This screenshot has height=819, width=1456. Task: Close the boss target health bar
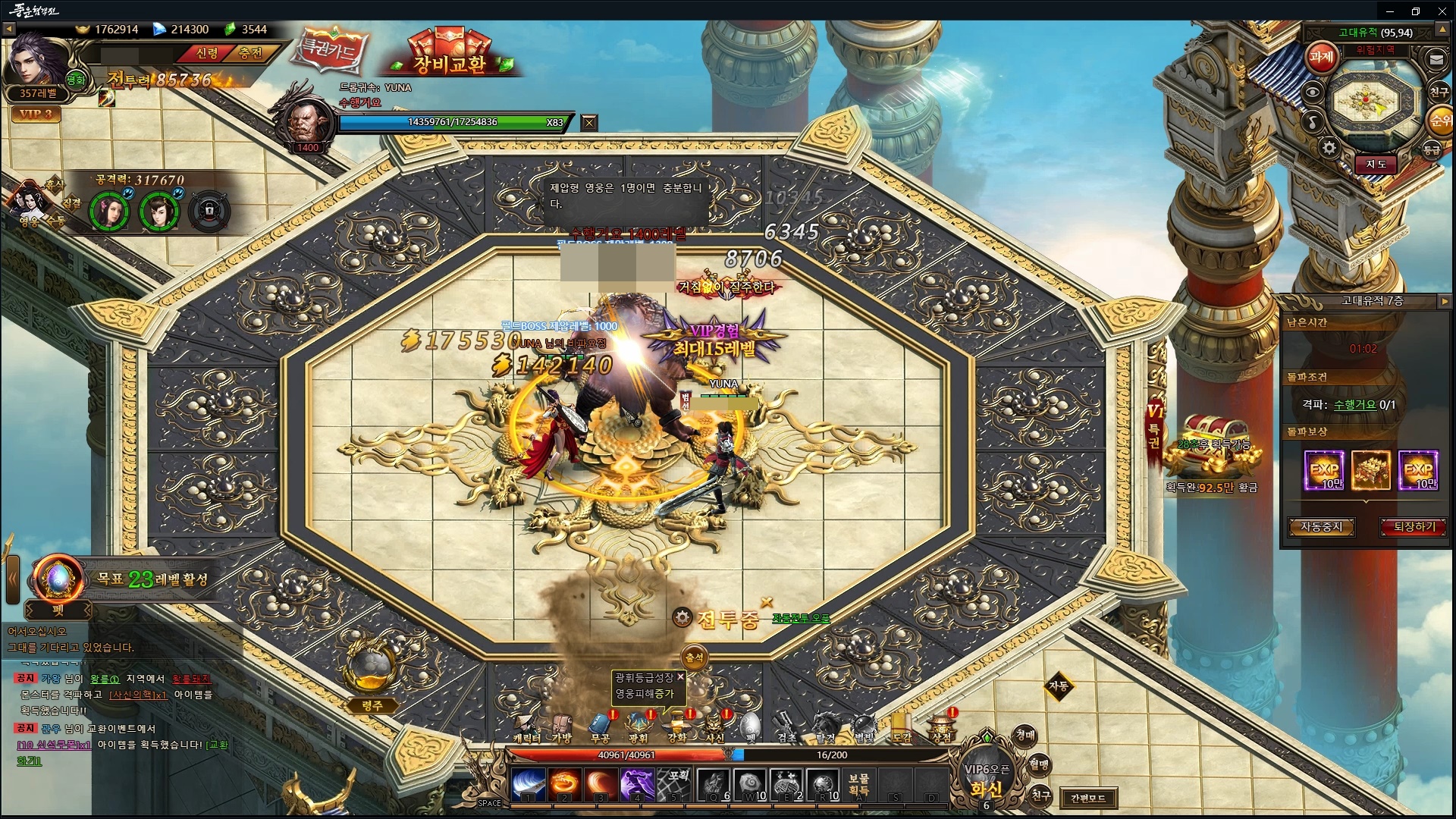pyautogui.click(x=589, y=122)
